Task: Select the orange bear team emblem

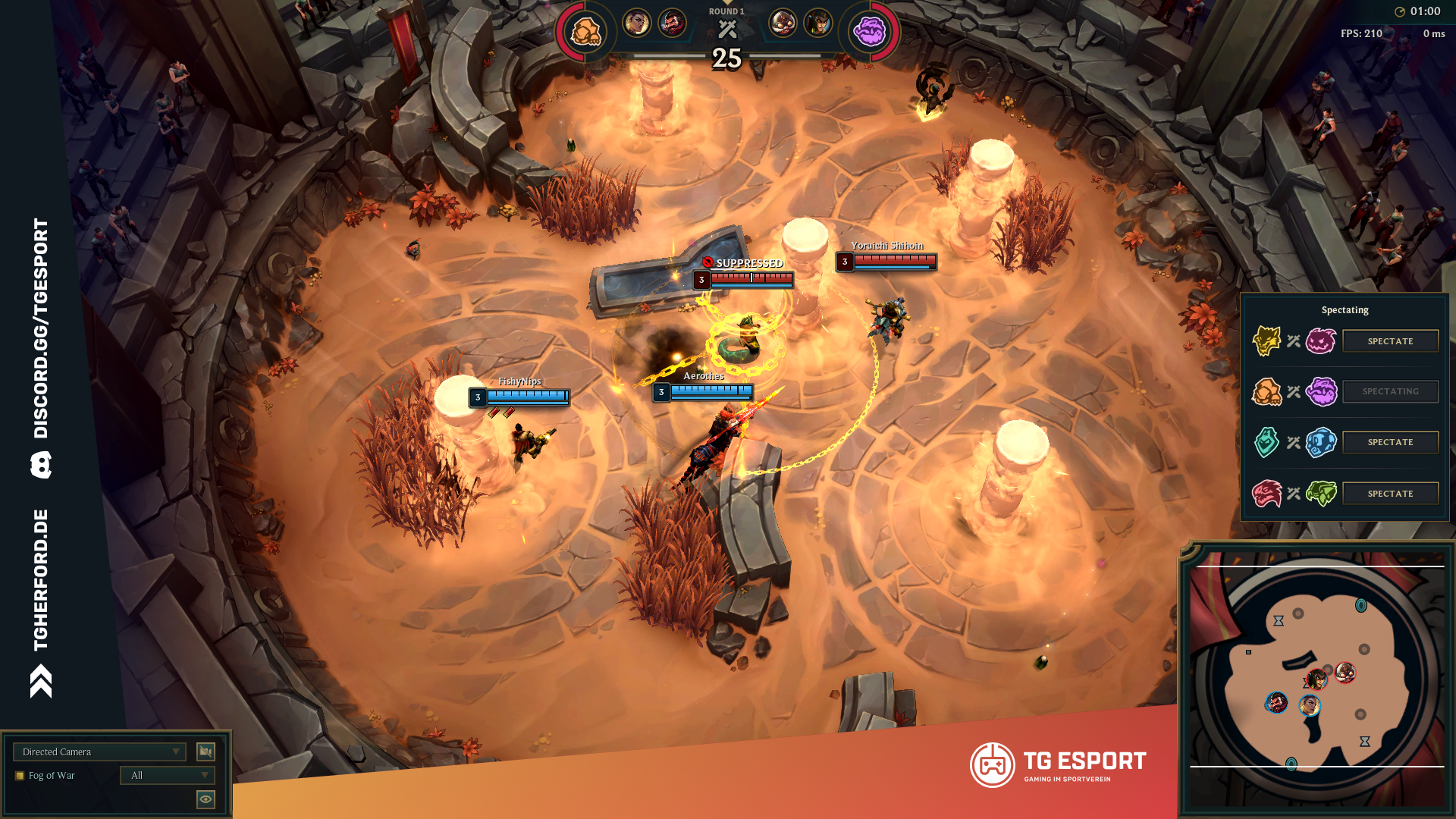Action: (x=585, y=32)
